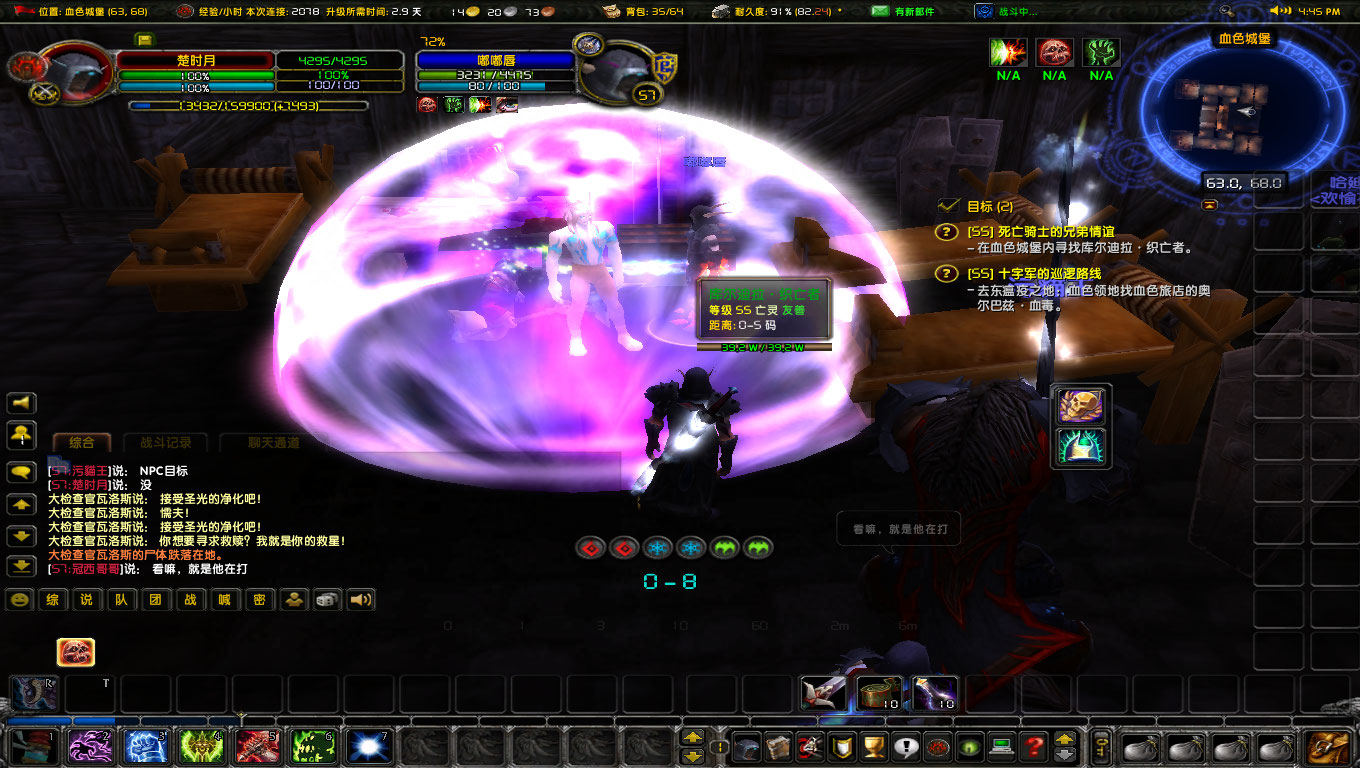The image size is (1360, 768).
Task: Toggle the 喊 yell chat channel
Action: [225, 601]
